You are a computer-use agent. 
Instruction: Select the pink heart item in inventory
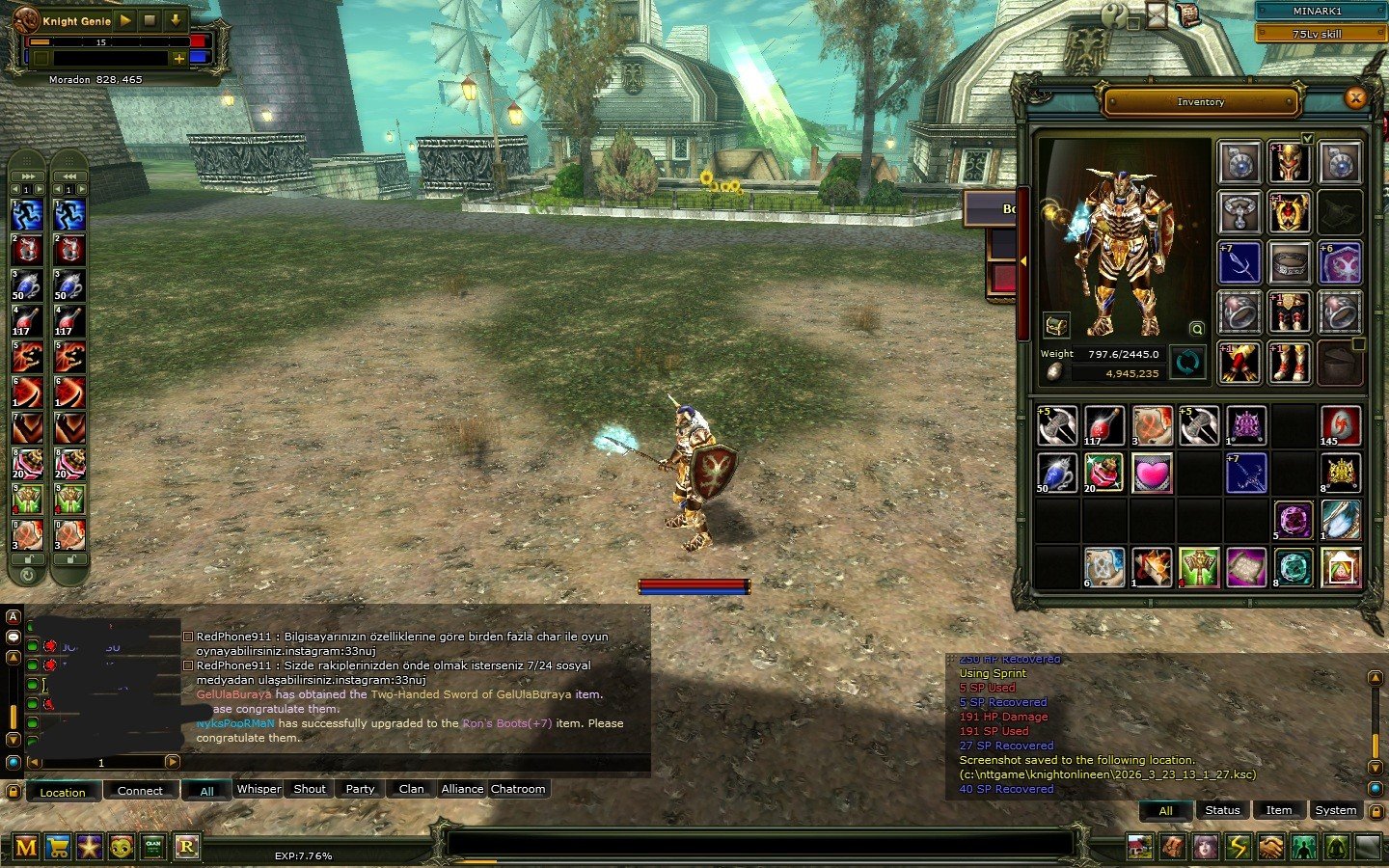(1152, 473)
